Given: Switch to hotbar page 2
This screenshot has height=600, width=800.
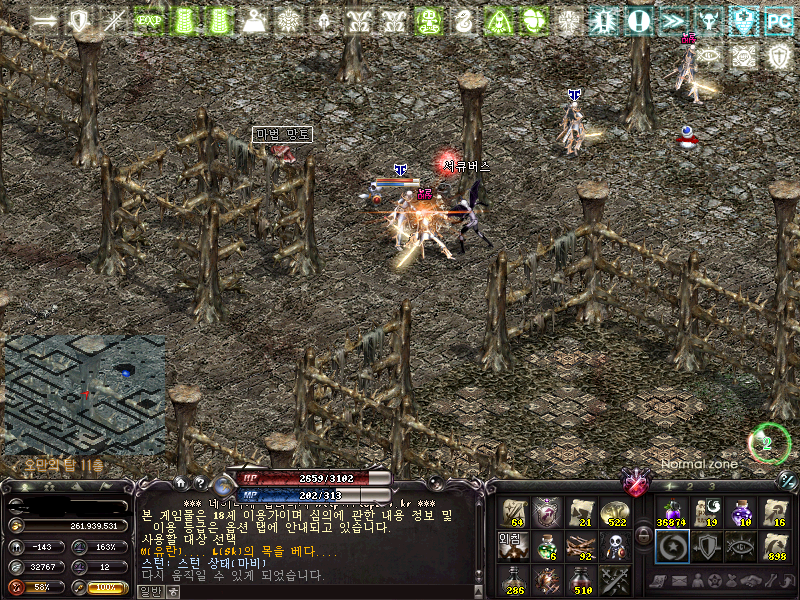Looking at the screenshot, I should [x=690, y=487].
